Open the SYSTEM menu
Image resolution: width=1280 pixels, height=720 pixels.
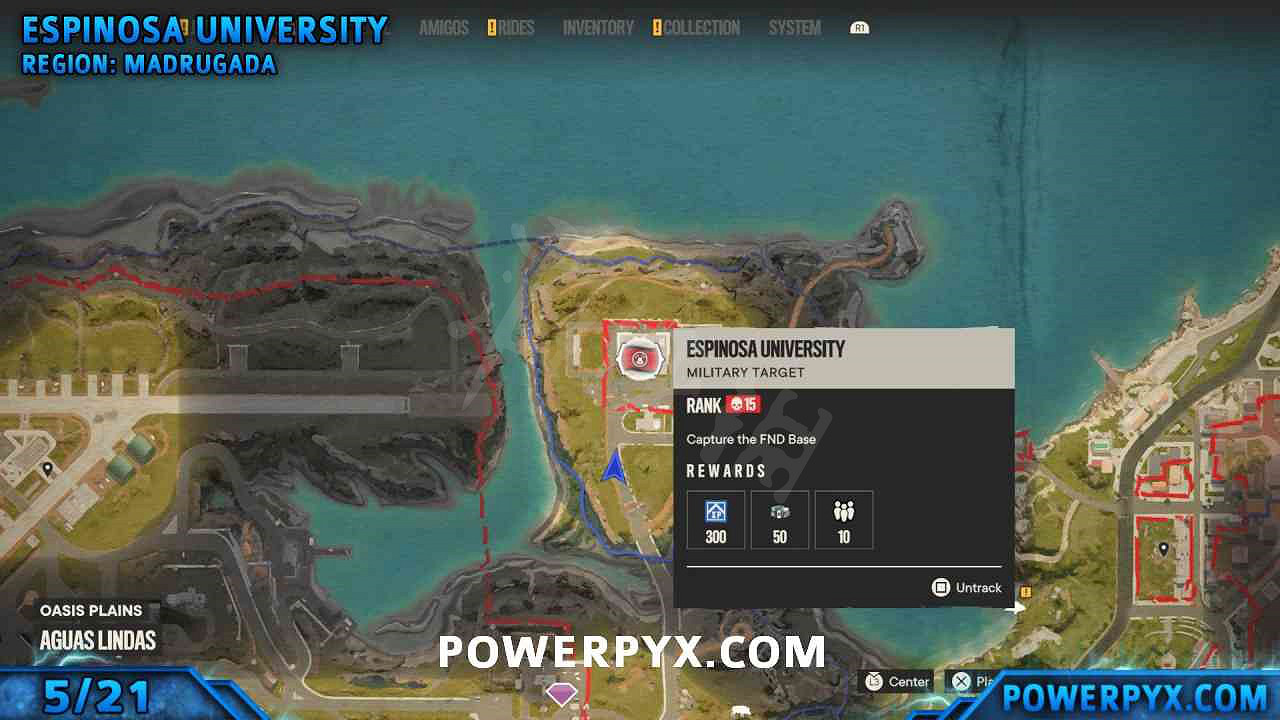[793, 28]
